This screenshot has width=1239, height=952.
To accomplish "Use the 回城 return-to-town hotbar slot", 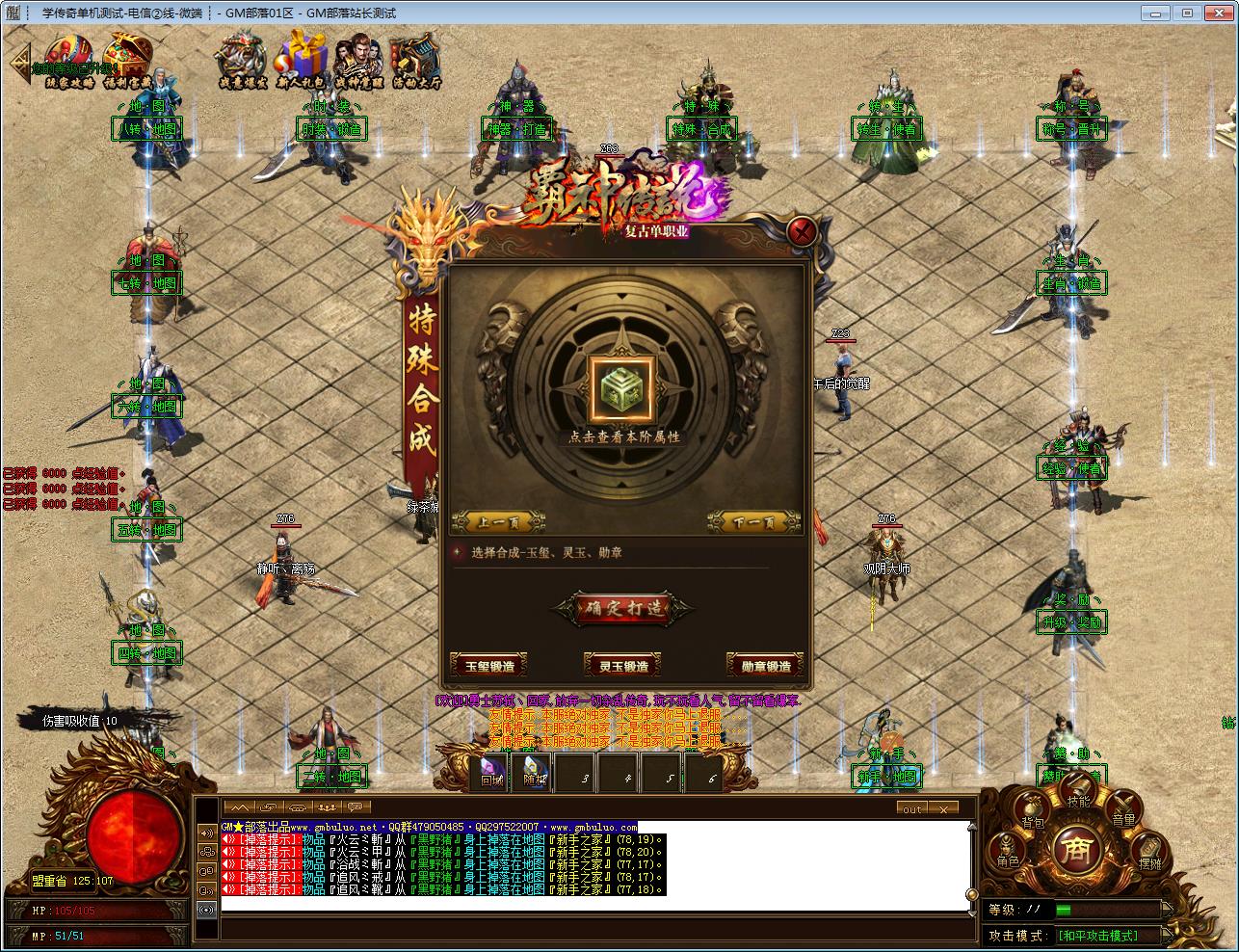I will click(x=492, y=772).
